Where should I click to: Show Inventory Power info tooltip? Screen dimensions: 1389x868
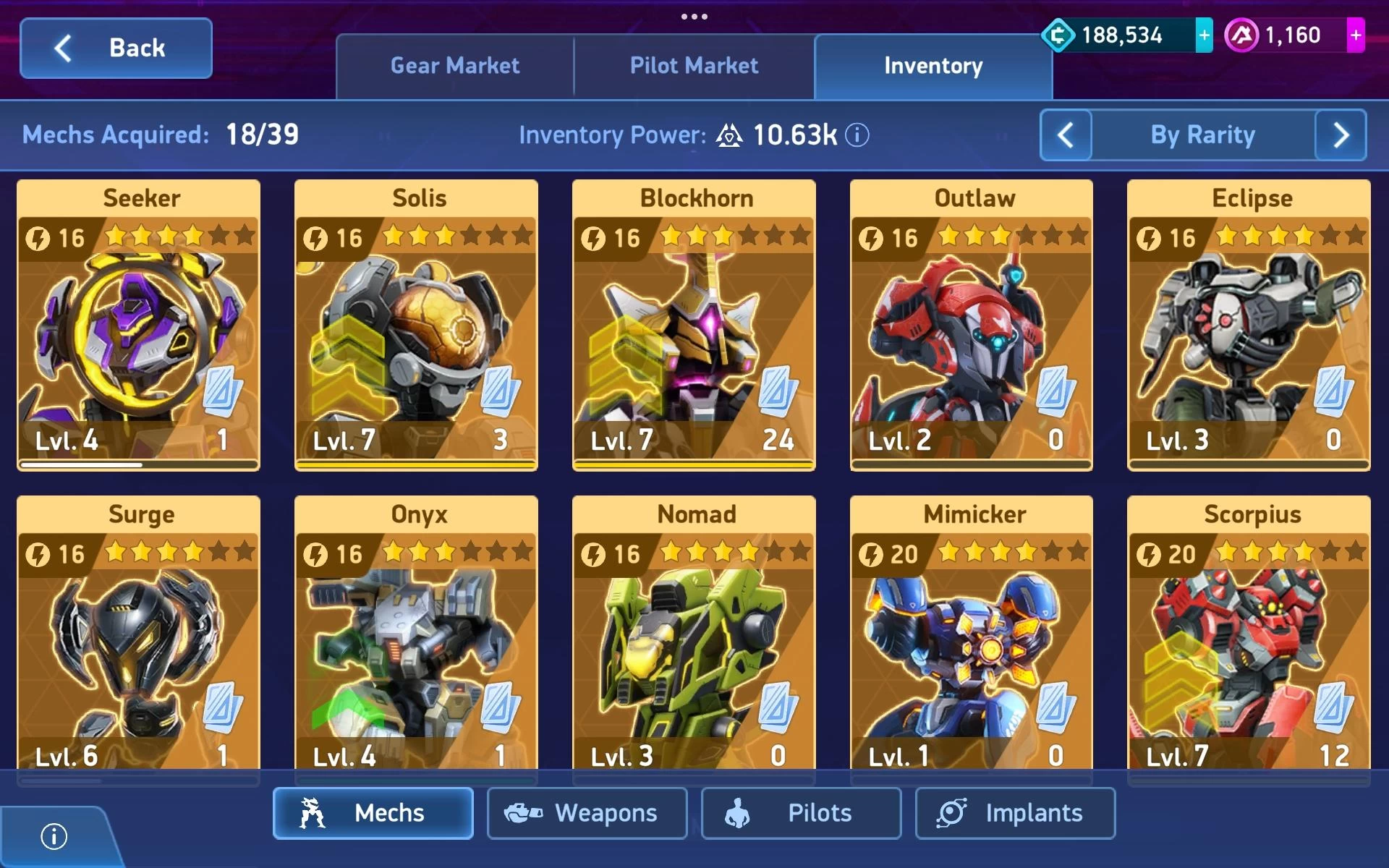857,135
